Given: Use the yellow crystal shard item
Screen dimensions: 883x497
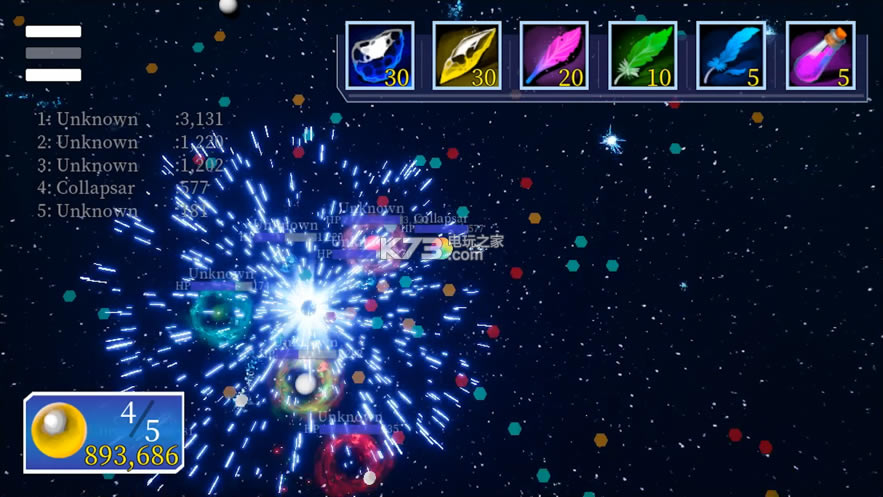Looking at the screenshot, I should coord(467,56).
